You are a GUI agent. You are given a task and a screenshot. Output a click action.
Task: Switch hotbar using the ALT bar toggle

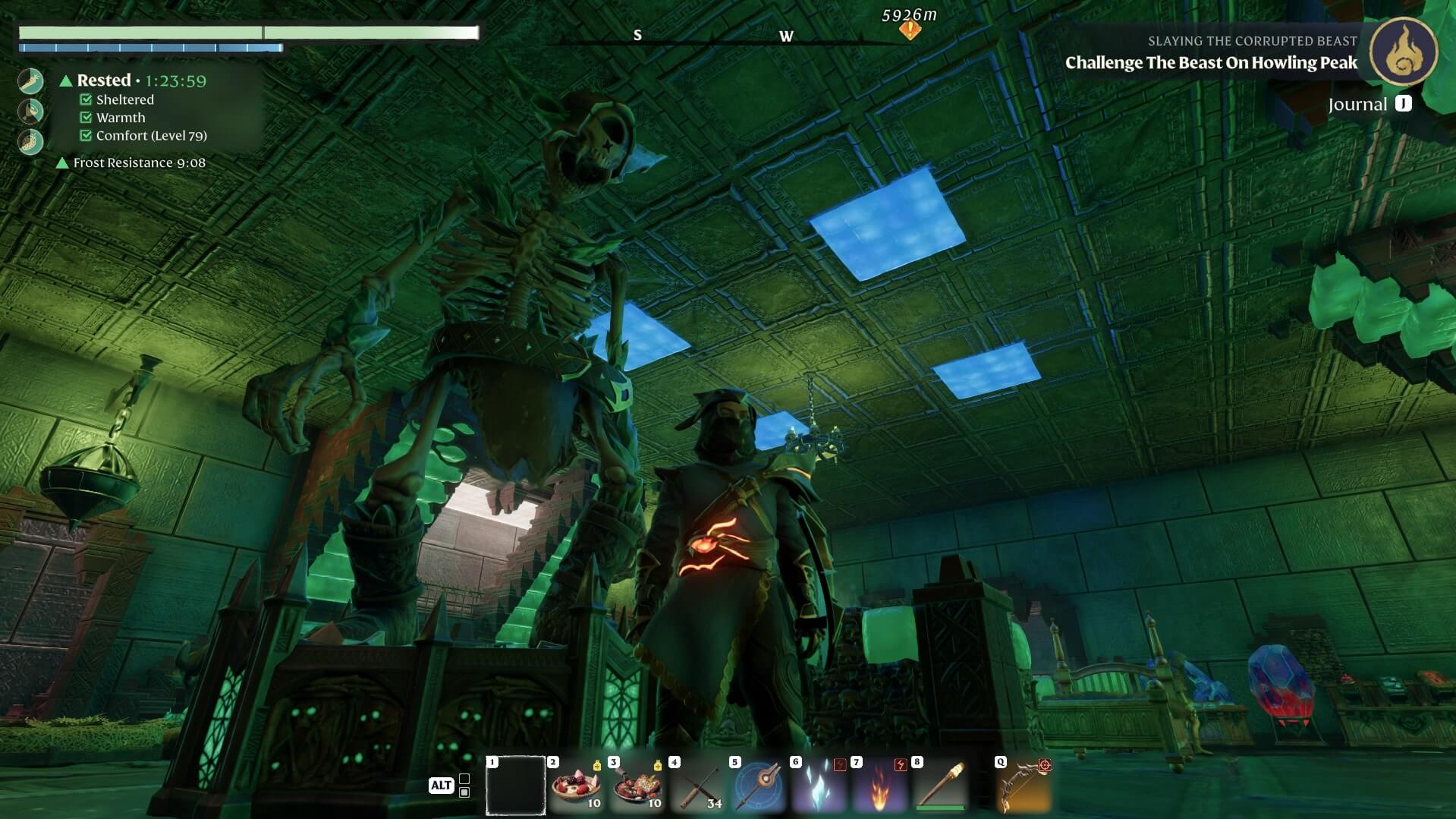[x=441, y=786]
